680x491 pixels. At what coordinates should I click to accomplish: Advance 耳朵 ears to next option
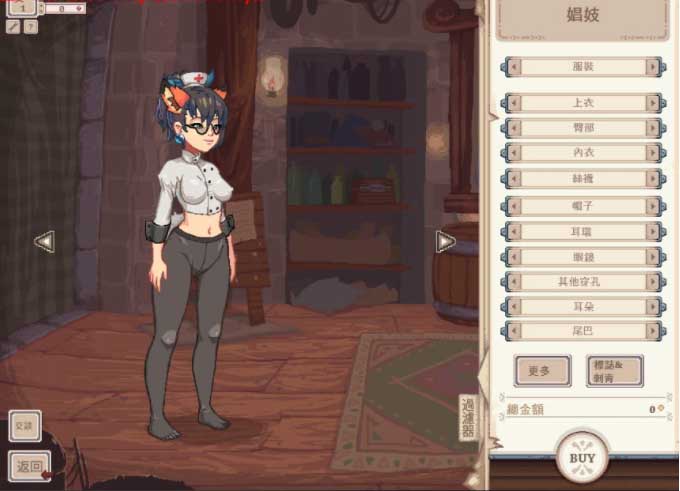click(x=654, y=305)
